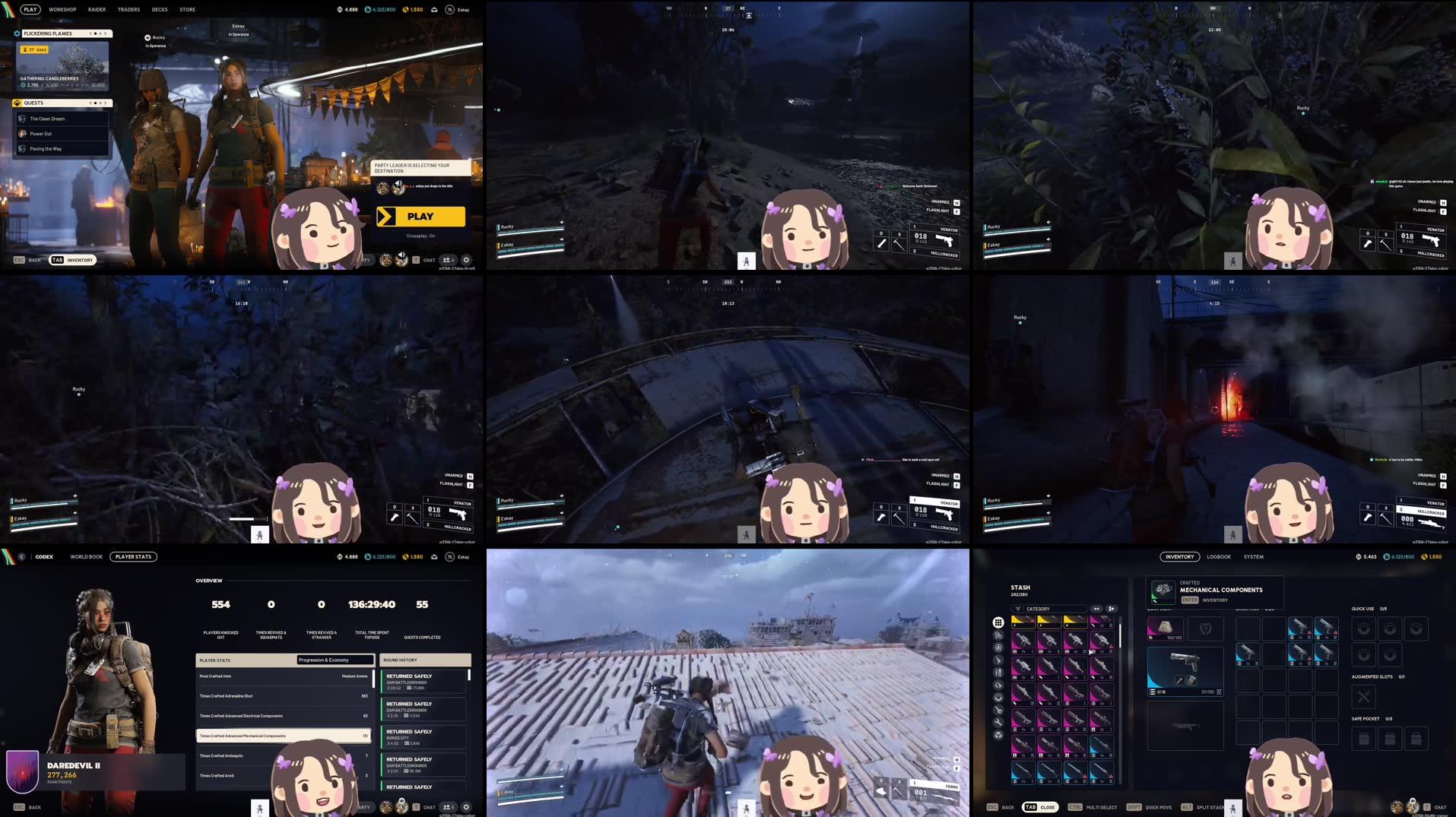Click the sort icon beside the Category filter
This screenshot has width=1456, height=817.
click(1096, 609)
